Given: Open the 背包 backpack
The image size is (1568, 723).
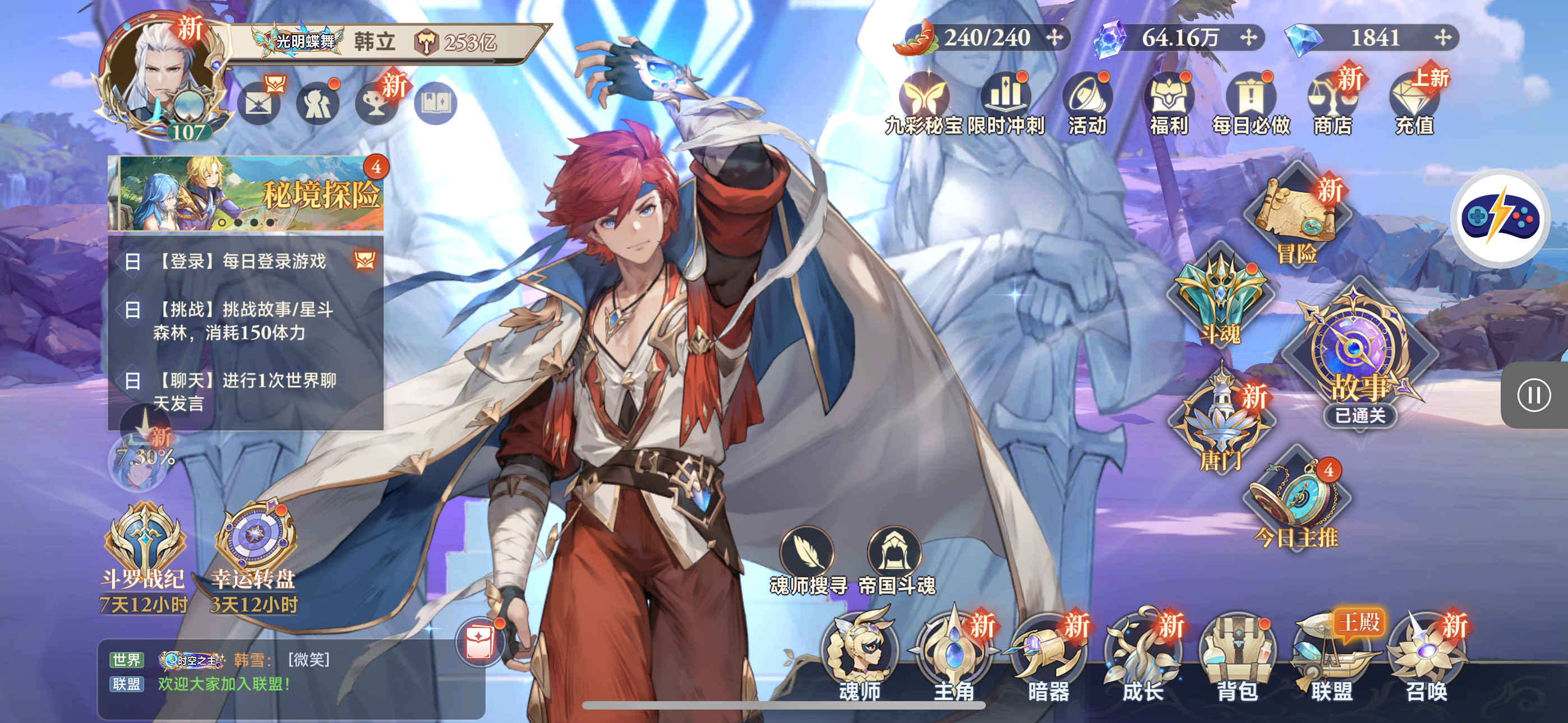Looking at the screenshot, I should (1237, 654).
